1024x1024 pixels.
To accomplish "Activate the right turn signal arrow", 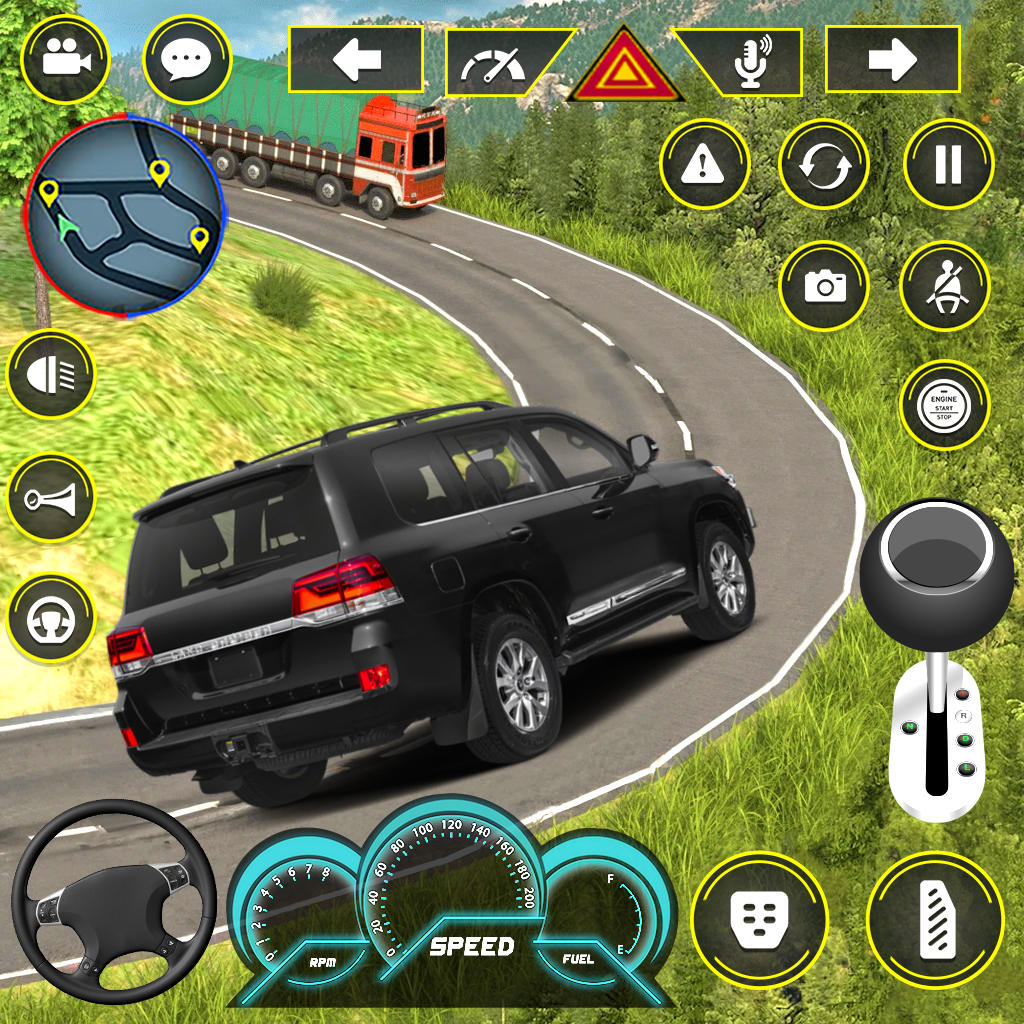I will click(x=892, y=60).
